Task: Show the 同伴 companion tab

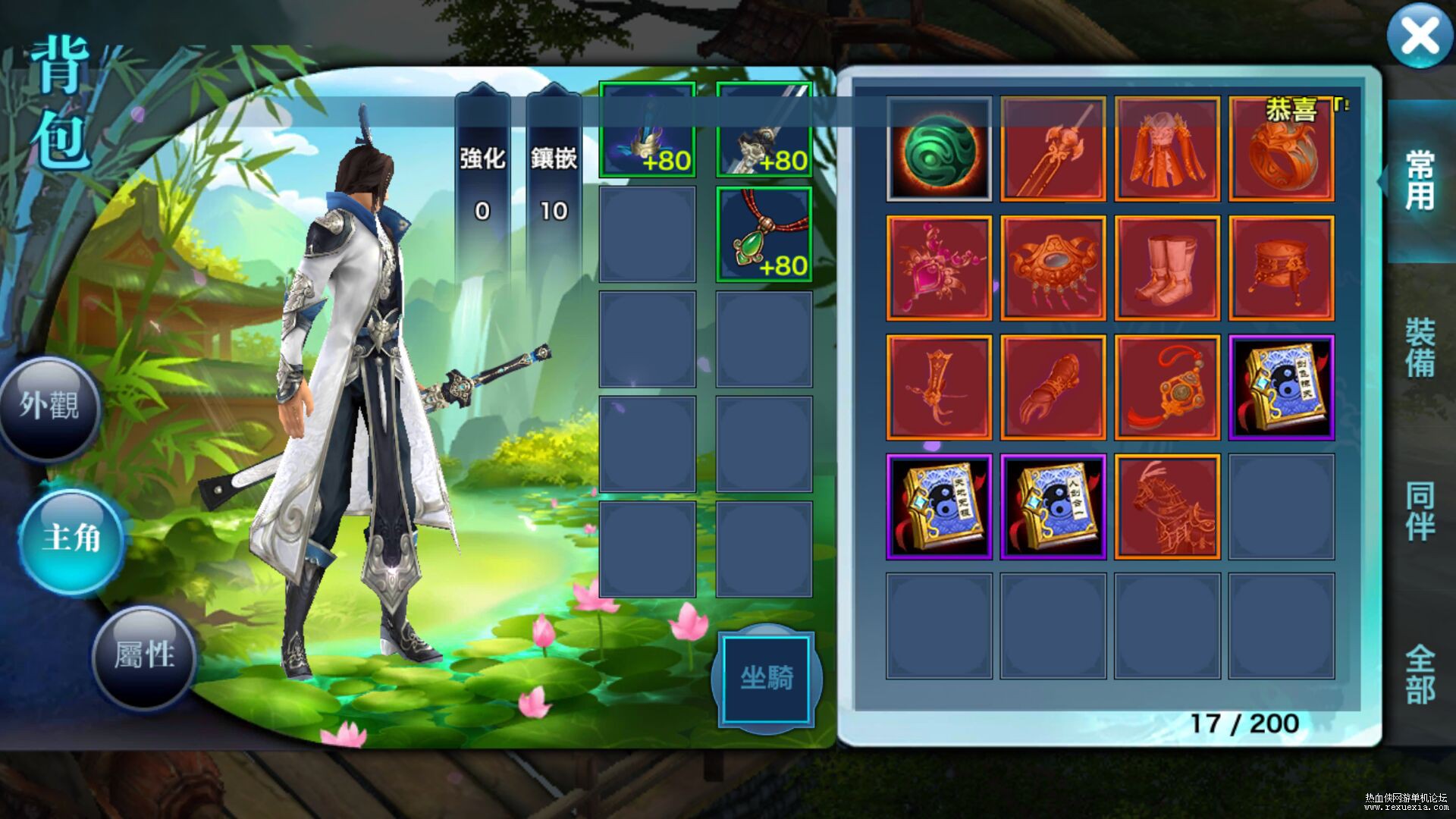Action: (x=1420, y=511)
